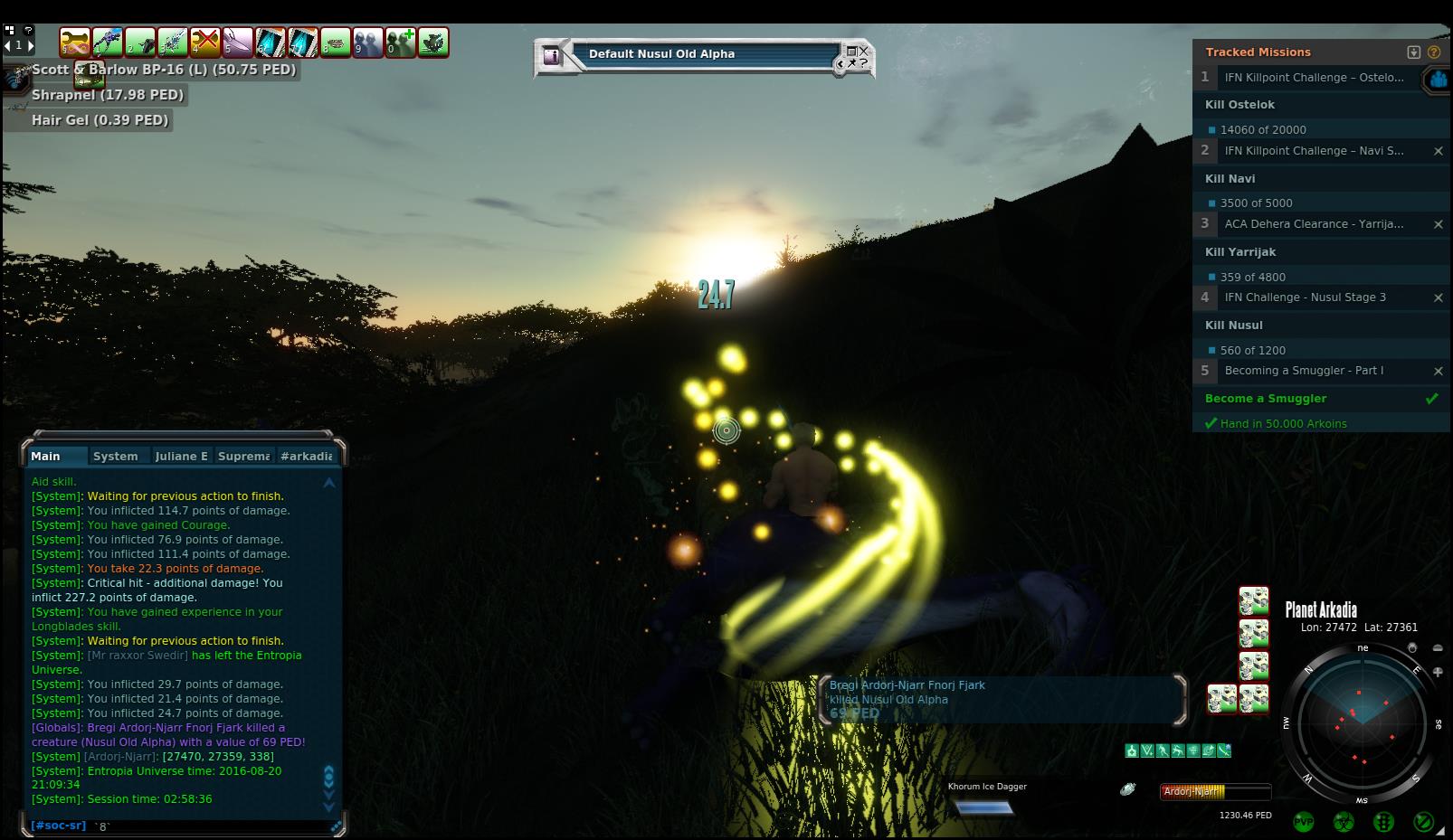Use the crossed-out wrench hotbar slot 4

point(205,42)
